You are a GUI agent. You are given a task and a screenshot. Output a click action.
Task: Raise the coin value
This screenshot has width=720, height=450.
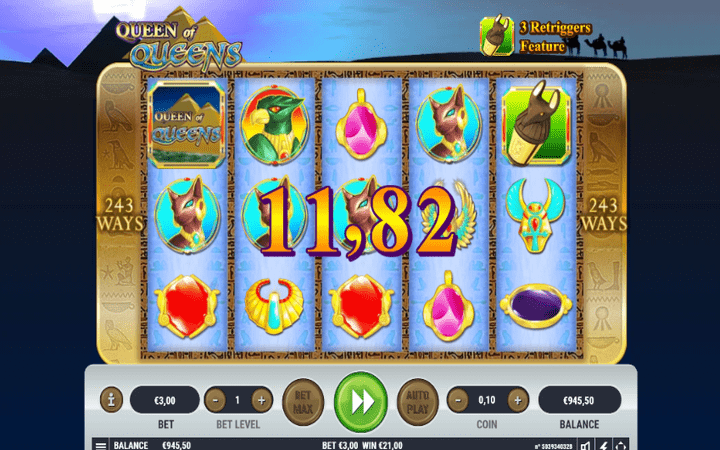(x=516, y=400)
